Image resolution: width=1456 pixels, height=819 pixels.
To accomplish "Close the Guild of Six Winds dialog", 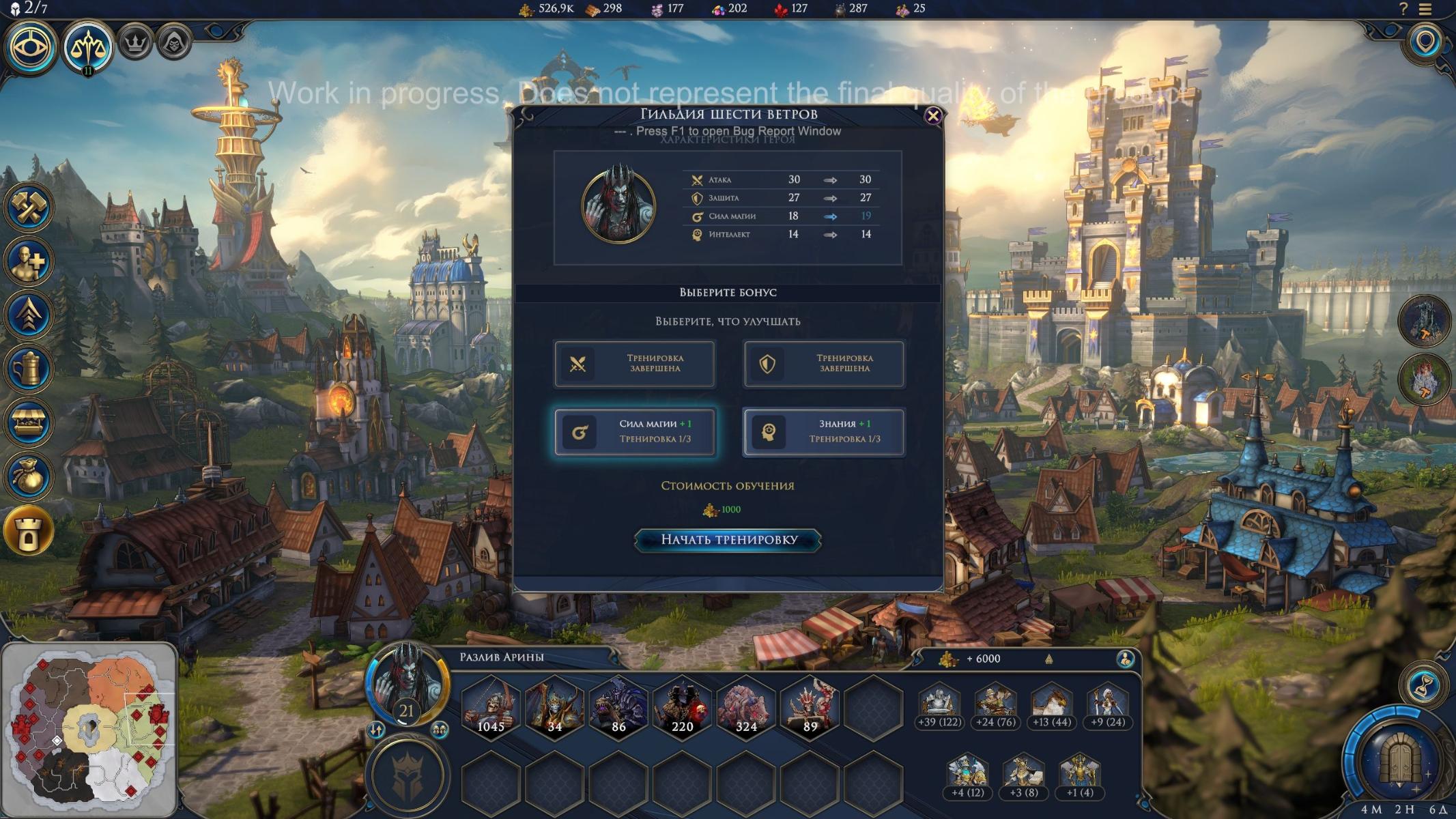I will click(932, 116).
